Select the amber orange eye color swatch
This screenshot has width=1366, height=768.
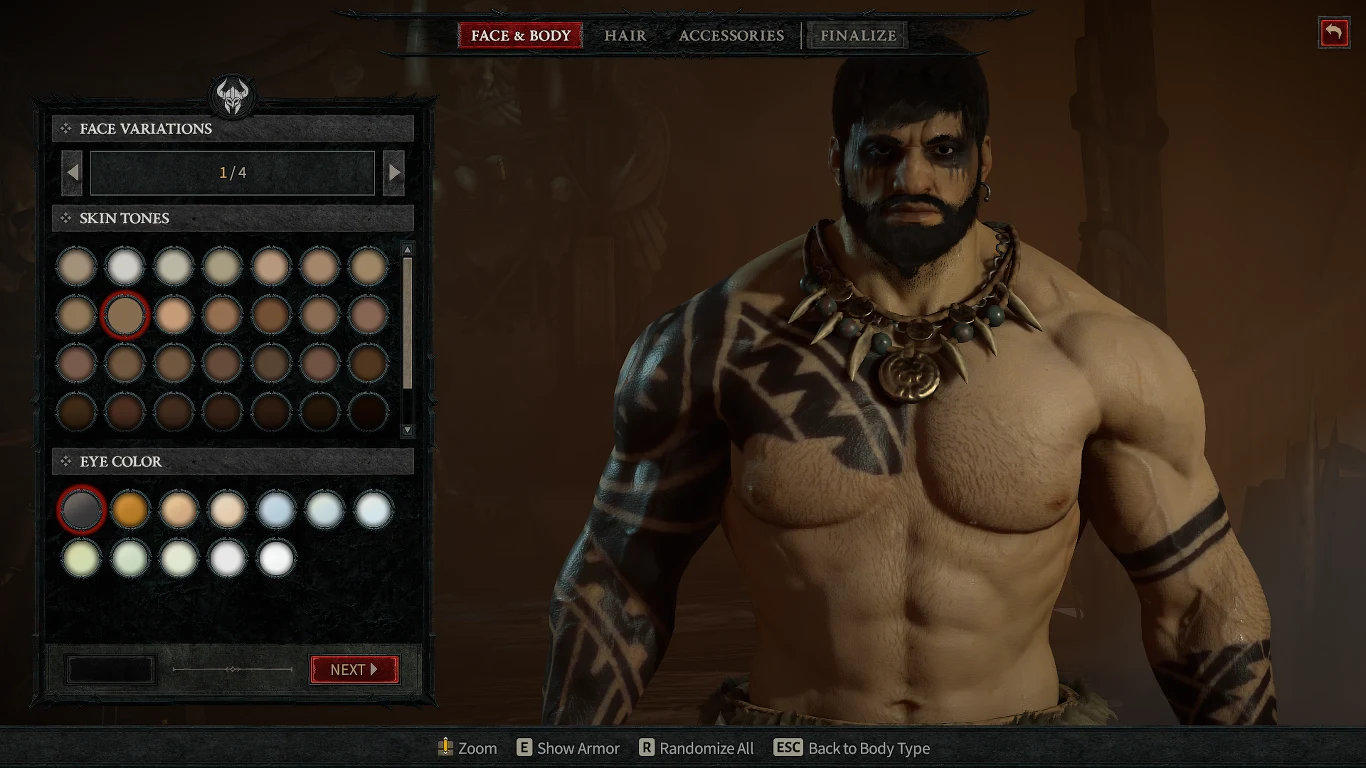click(130, 509)
